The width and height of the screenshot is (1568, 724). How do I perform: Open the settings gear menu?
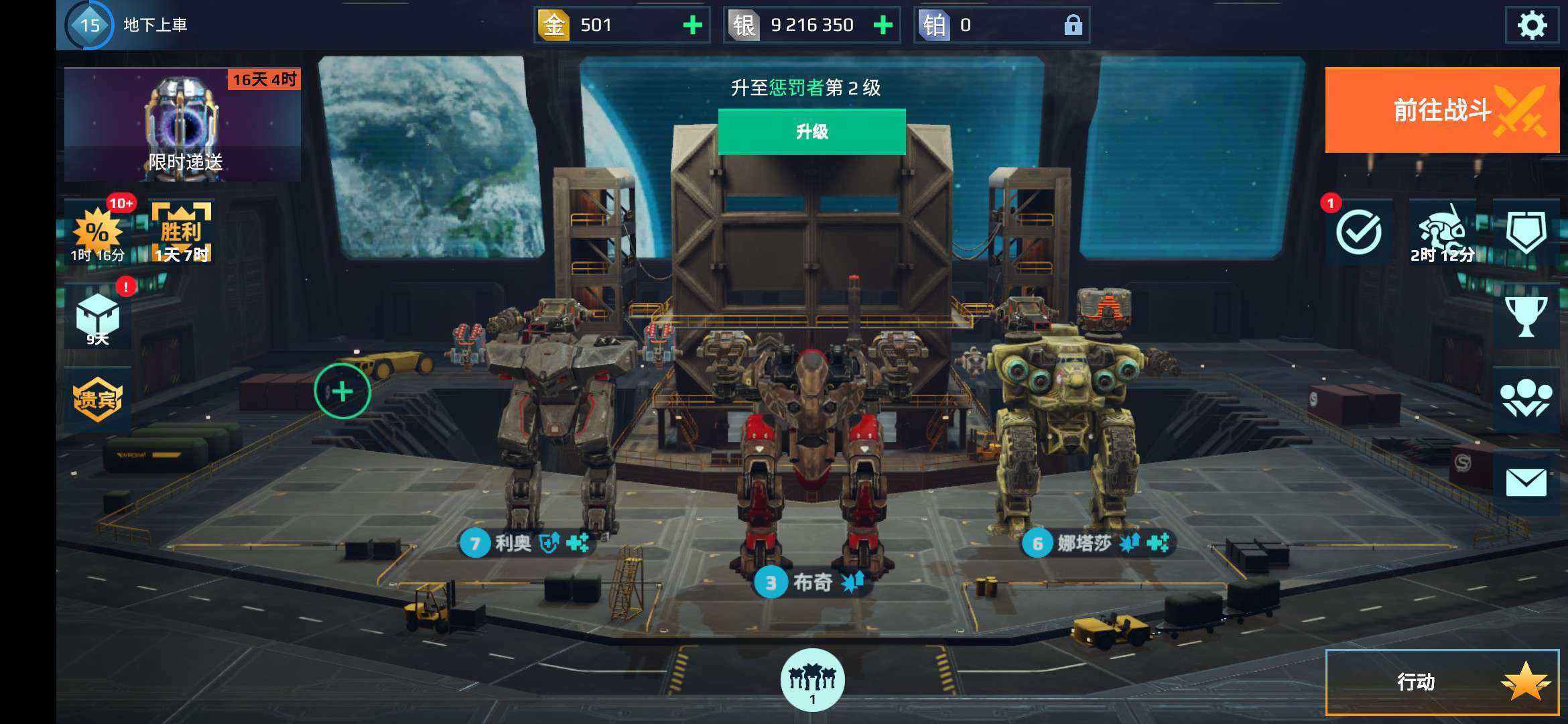coord(1531,25)
